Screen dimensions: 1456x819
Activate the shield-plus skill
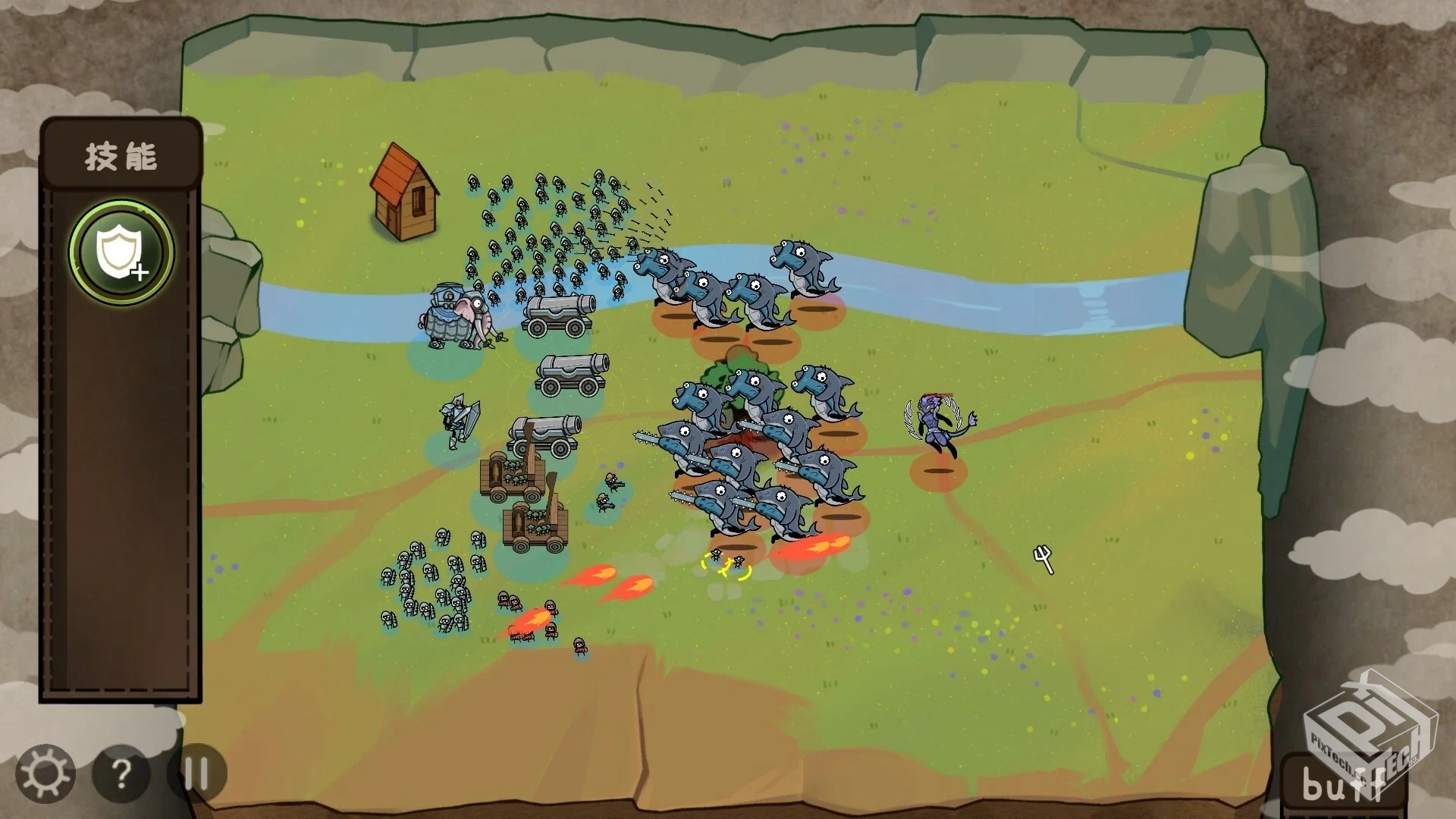[x=121, y=253]
